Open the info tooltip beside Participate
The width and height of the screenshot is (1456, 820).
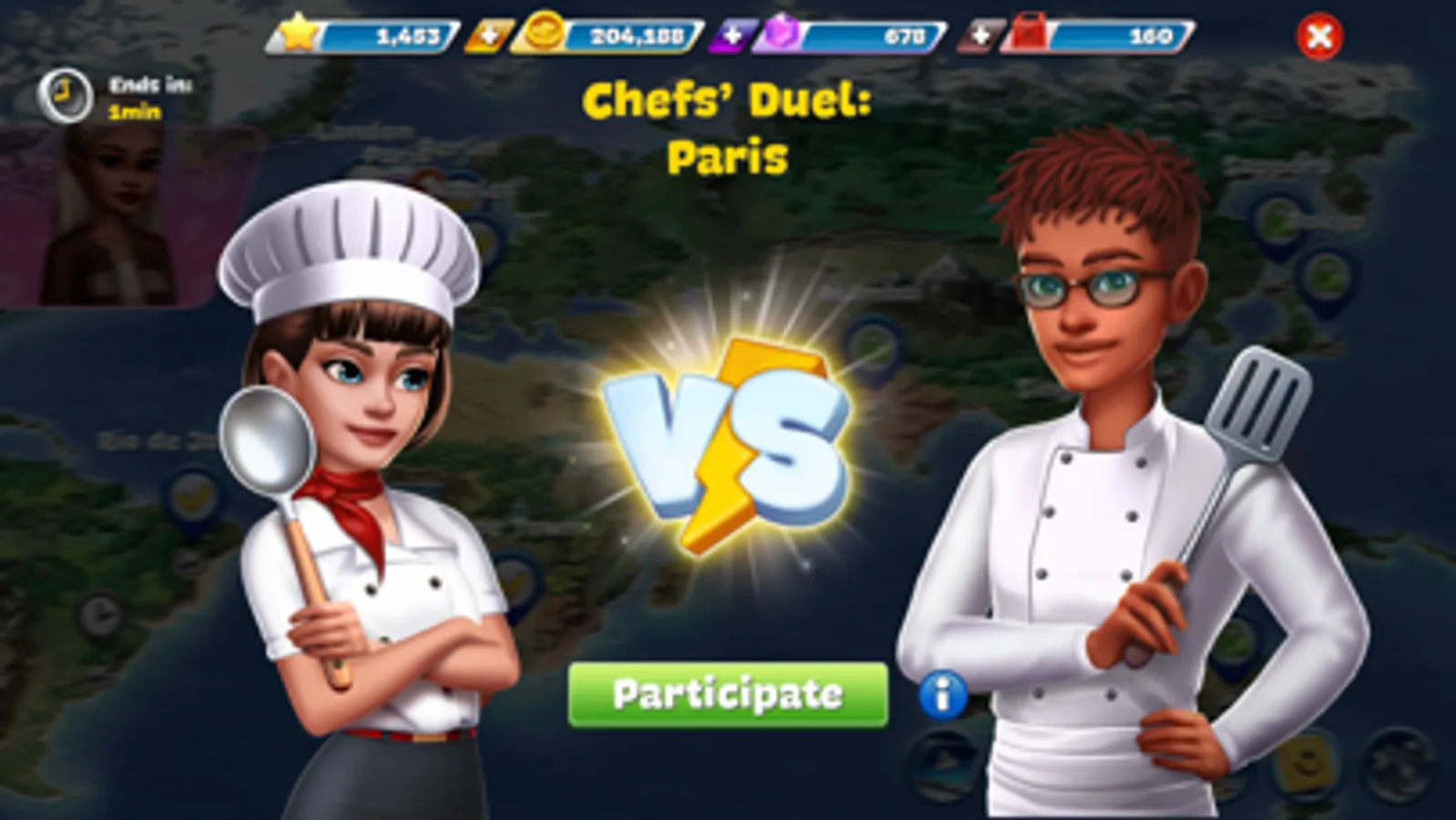tap(942, 694)
